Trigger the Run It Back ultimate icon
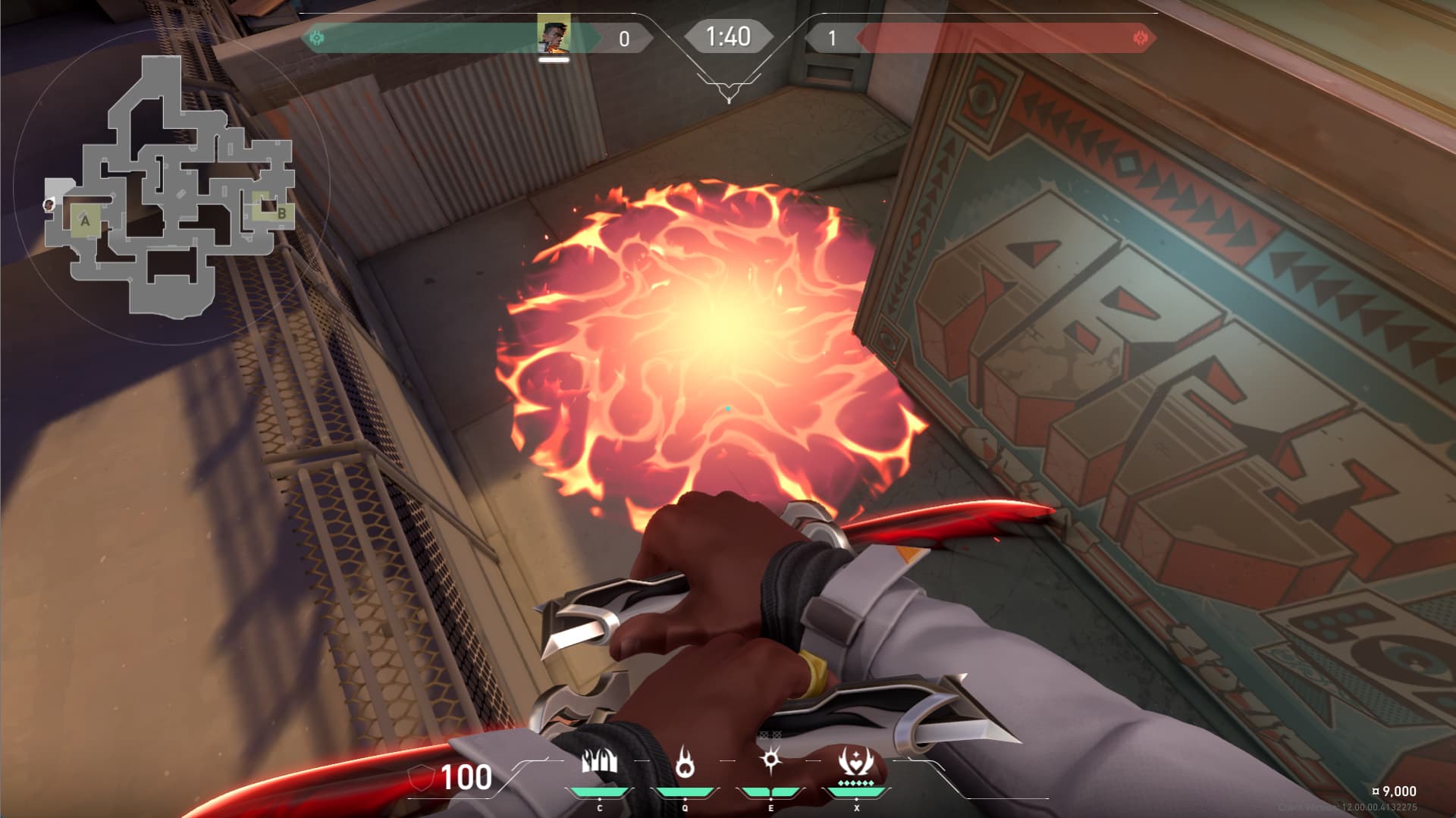Viewport: 1456px width, 818px height. [x=857, y=760]
